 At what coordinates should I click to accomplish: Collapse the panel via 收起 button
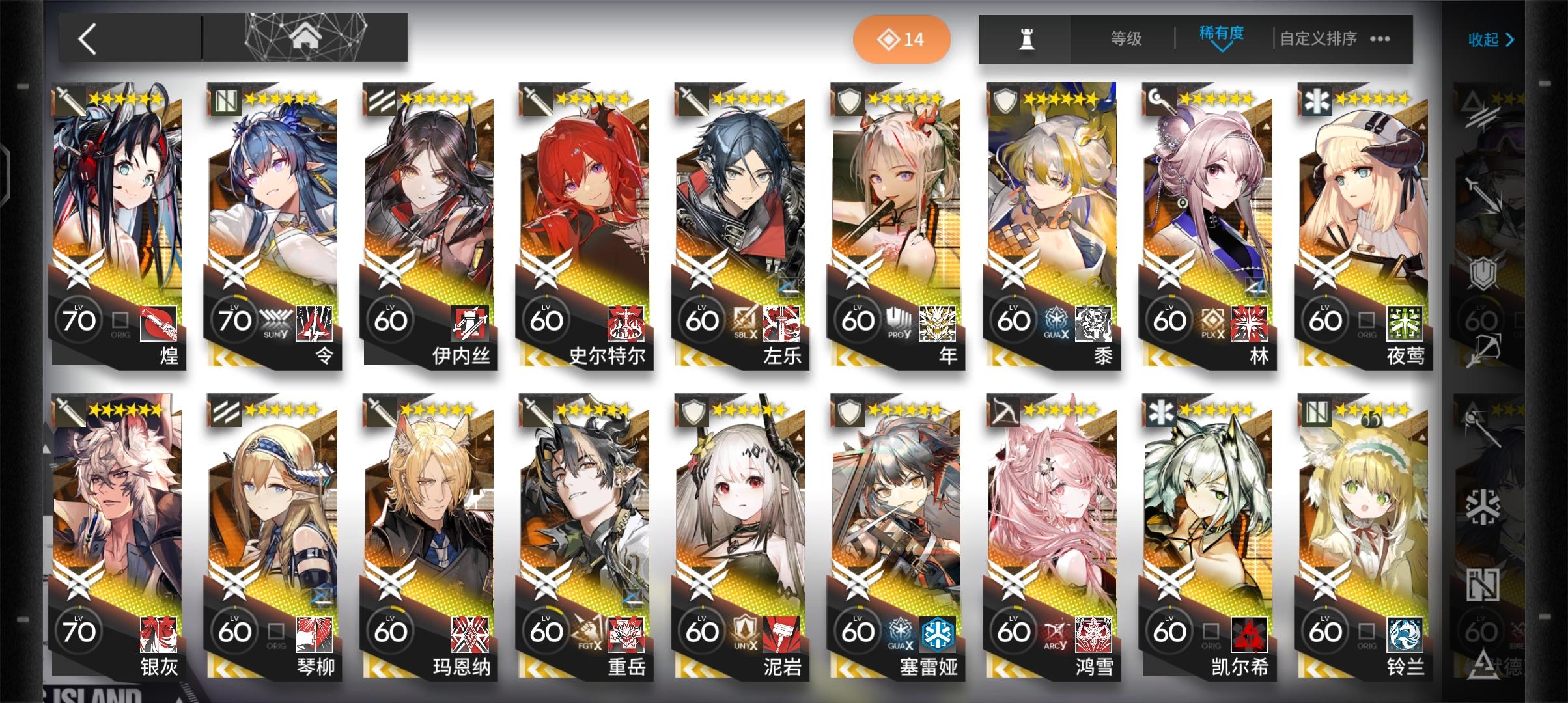coord(1491,39)
